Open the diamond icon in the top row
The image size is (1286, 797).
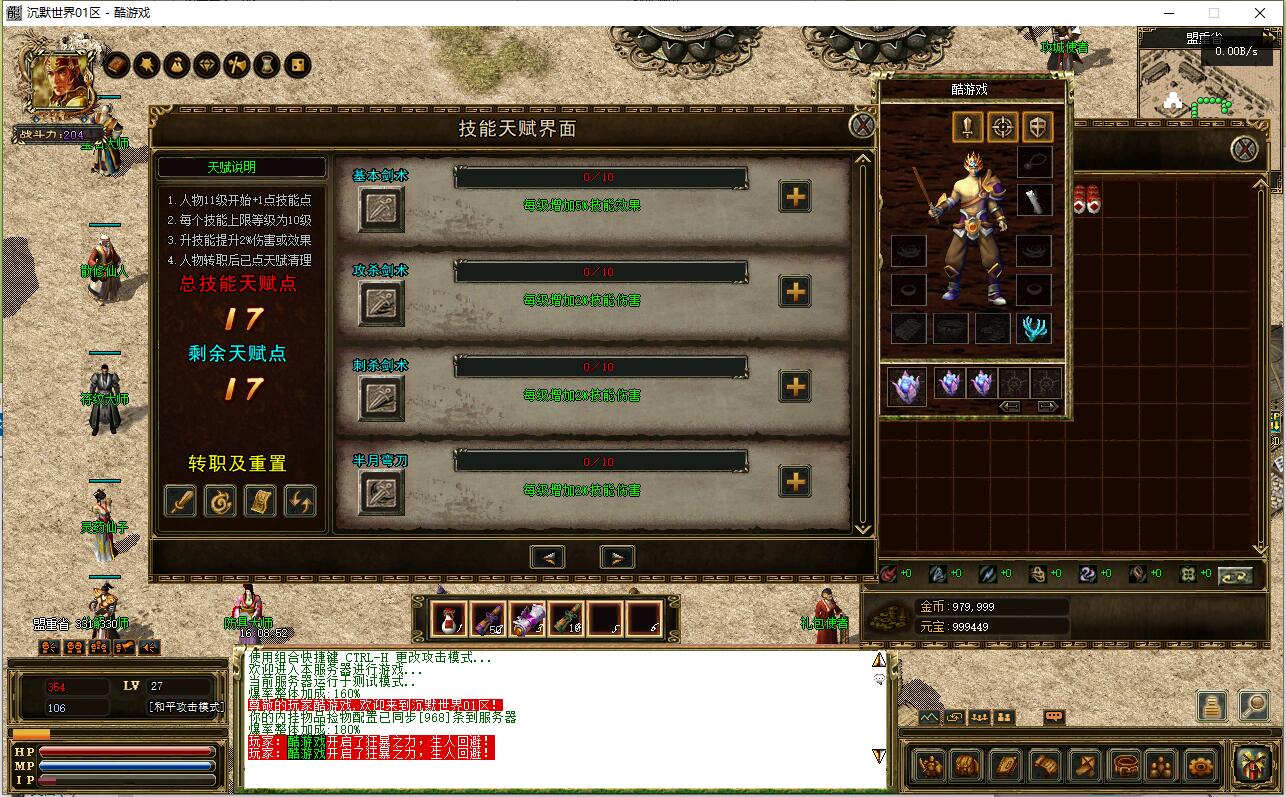tap(207, 65)
